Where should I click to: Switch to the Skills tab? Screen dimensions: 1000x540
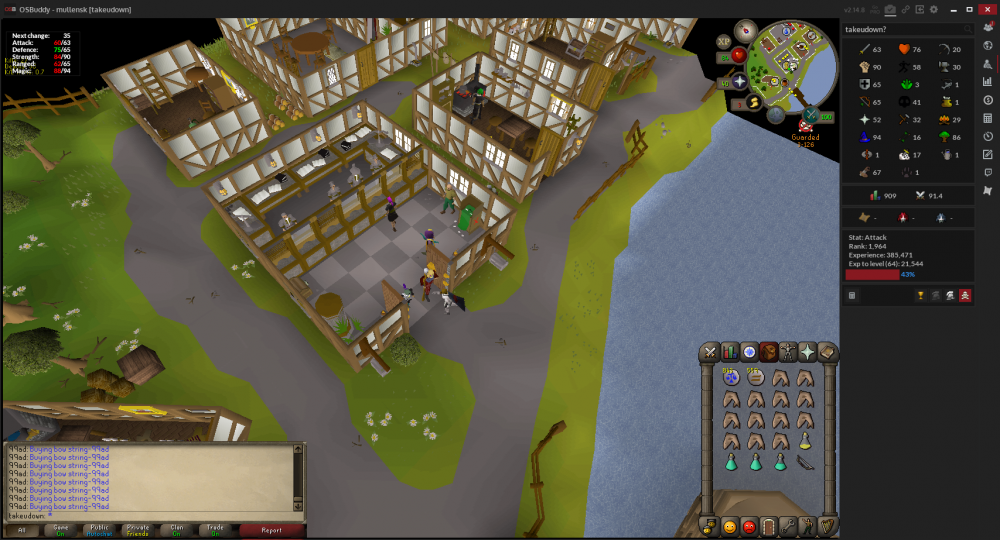pos(730,352)
